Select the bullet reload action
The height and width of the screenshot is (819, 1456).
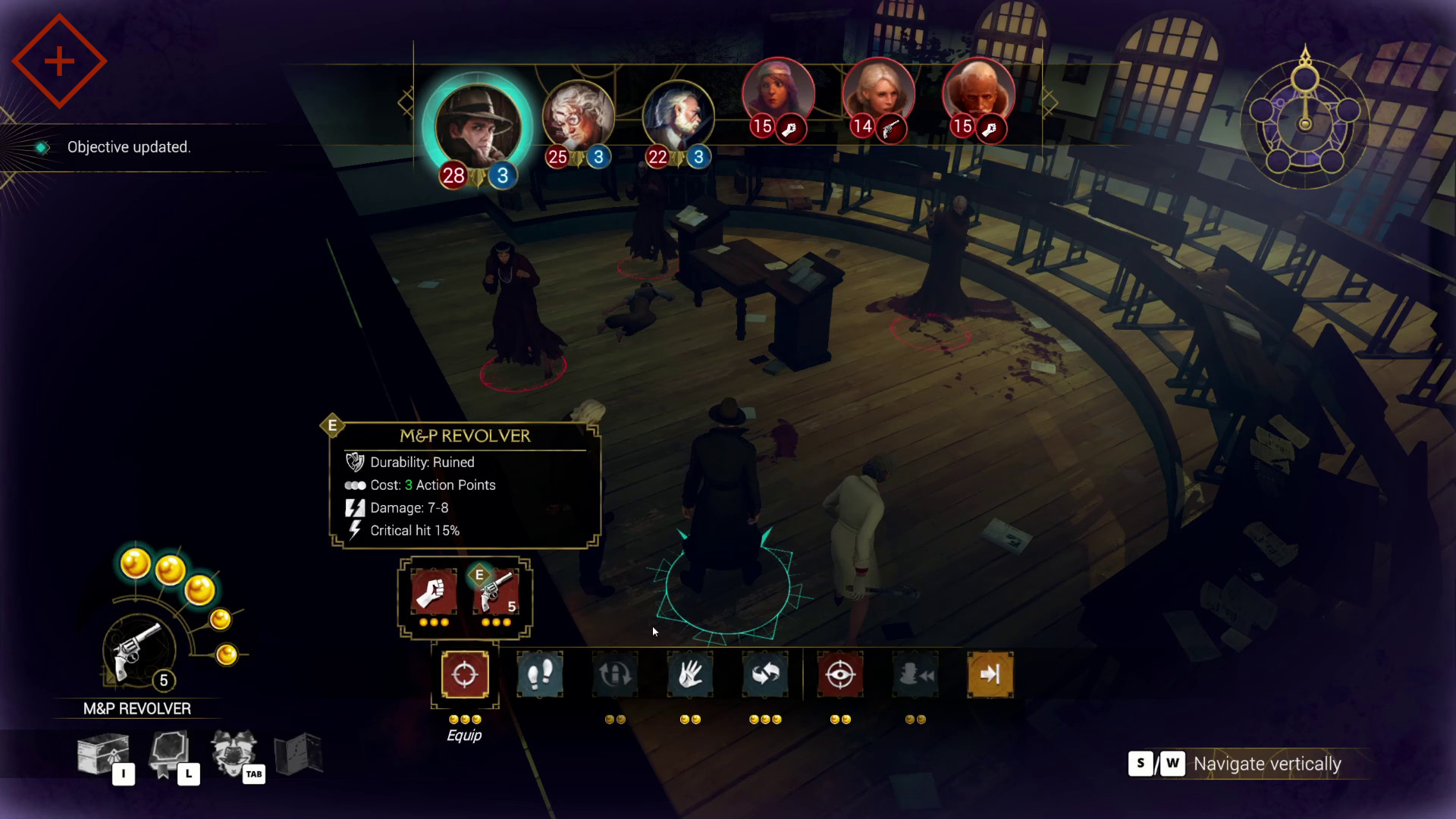click(615, 674)
